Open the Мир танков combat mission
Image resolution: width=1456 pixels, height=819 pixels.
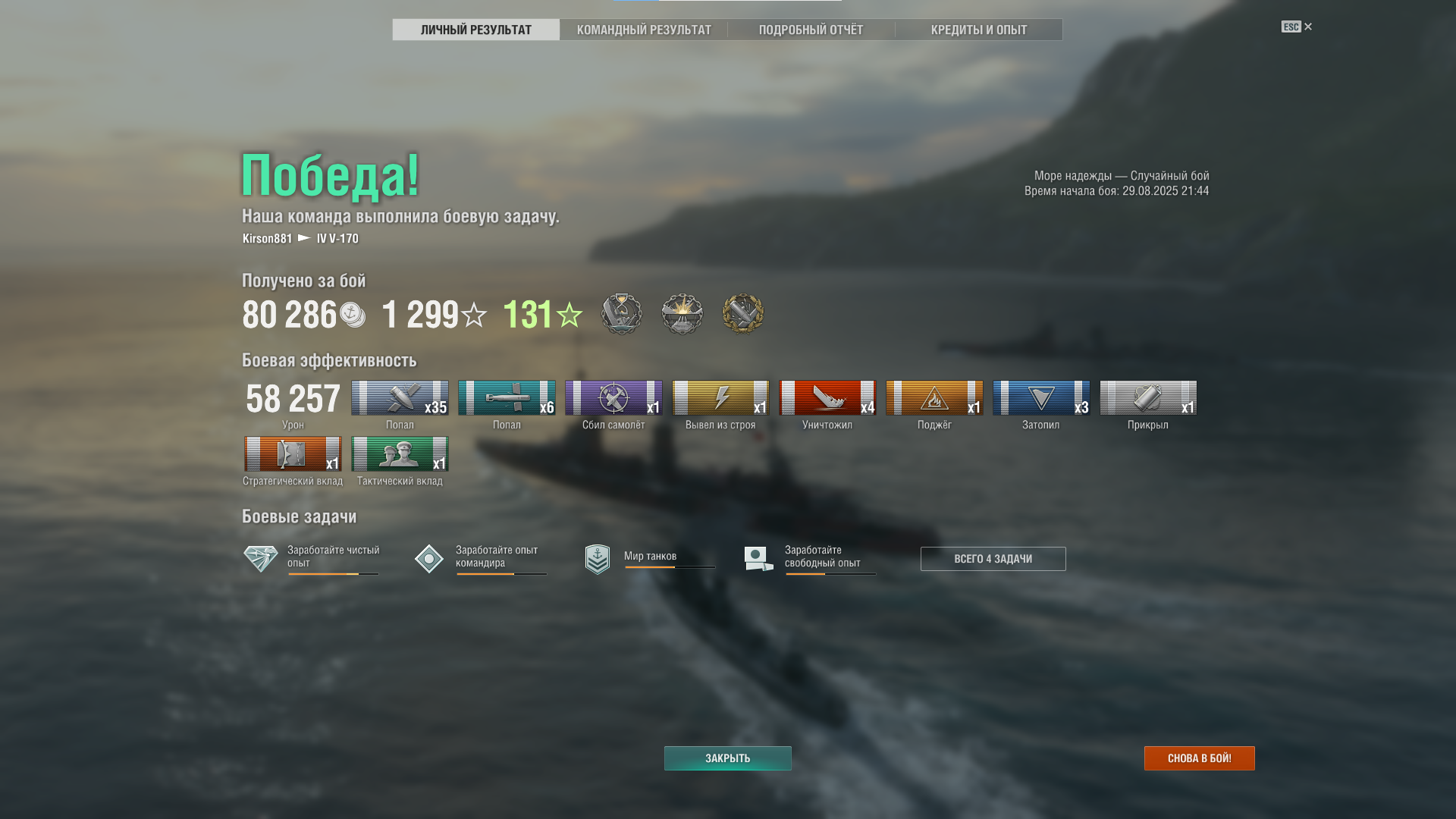(x=649, y=557)
